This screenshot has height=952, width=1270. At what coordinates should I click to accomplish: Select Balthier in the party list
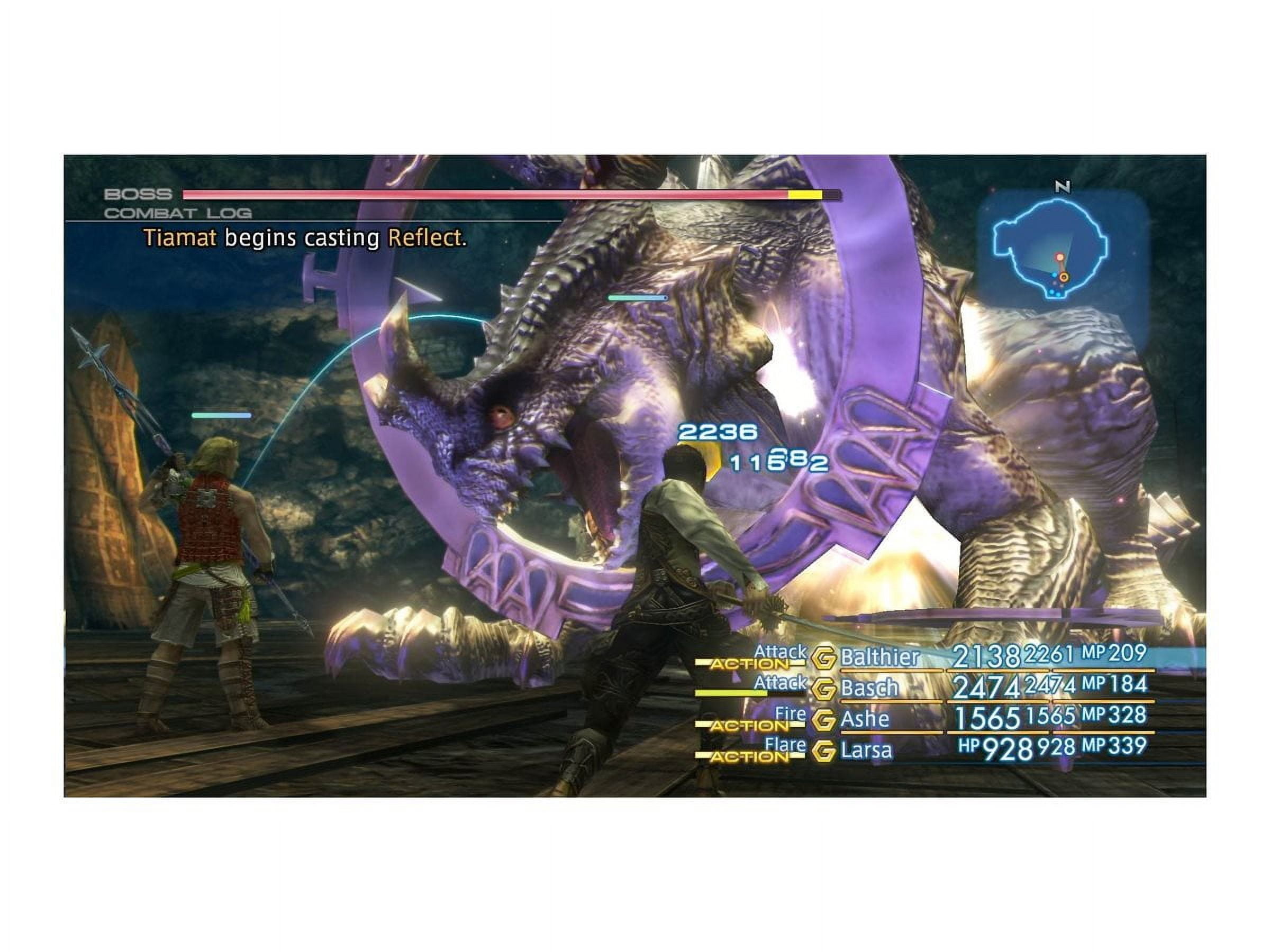[x=879, y=657]
